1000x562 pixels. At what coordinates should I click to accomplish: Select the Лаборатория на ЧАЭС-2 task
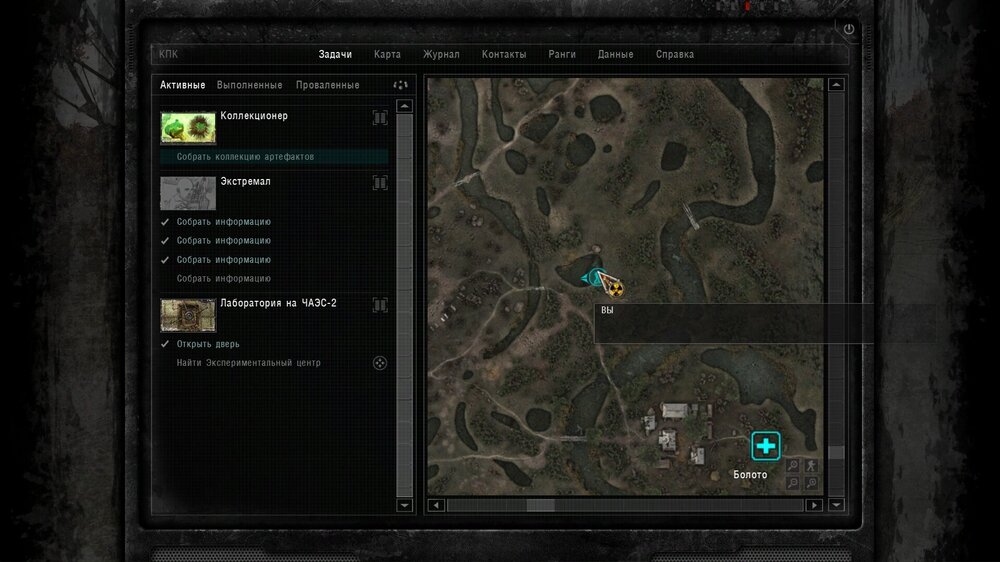278,303
